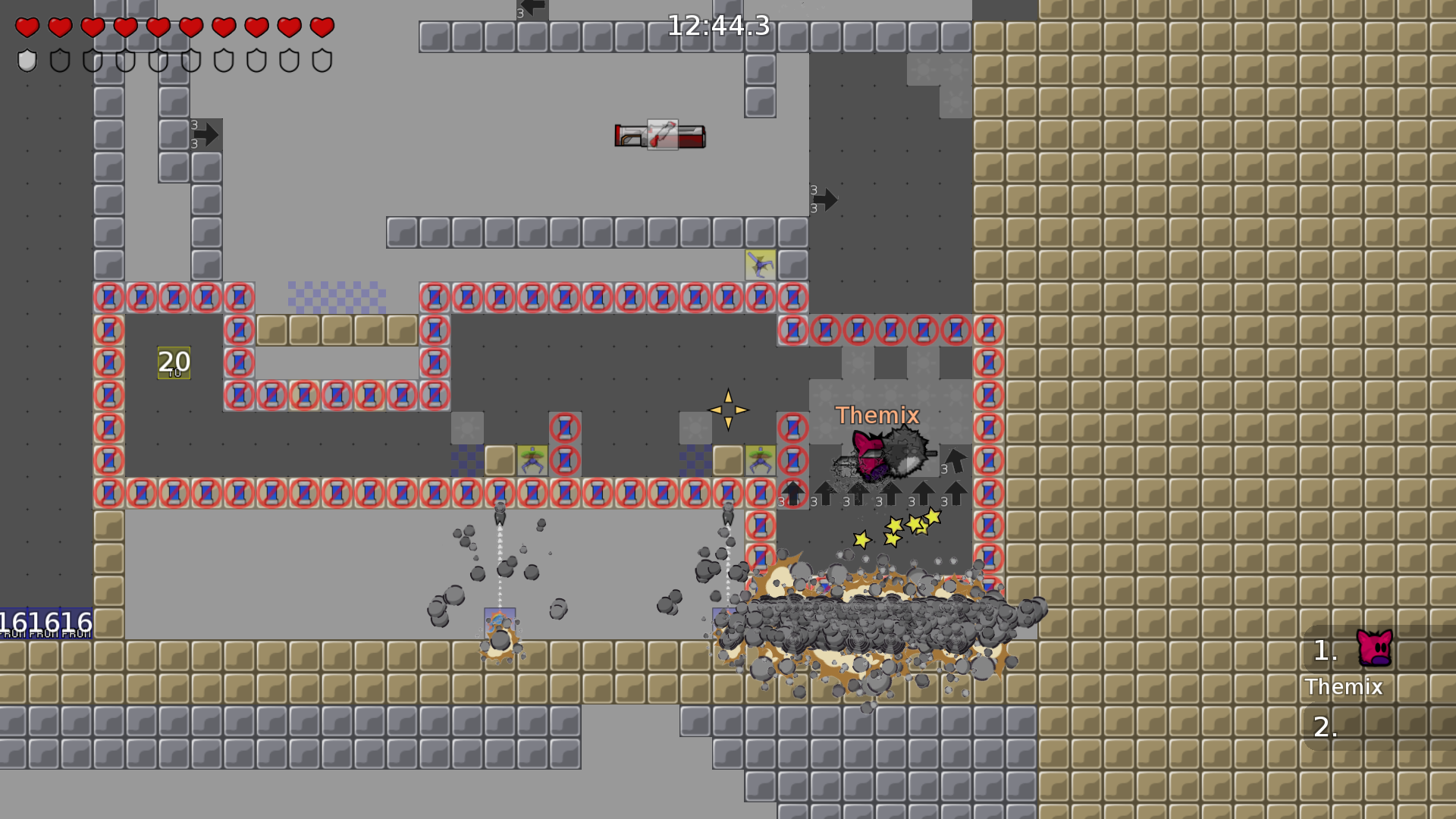
Task: Select the first heart in the health bar
Action: [x=27, y=29]
